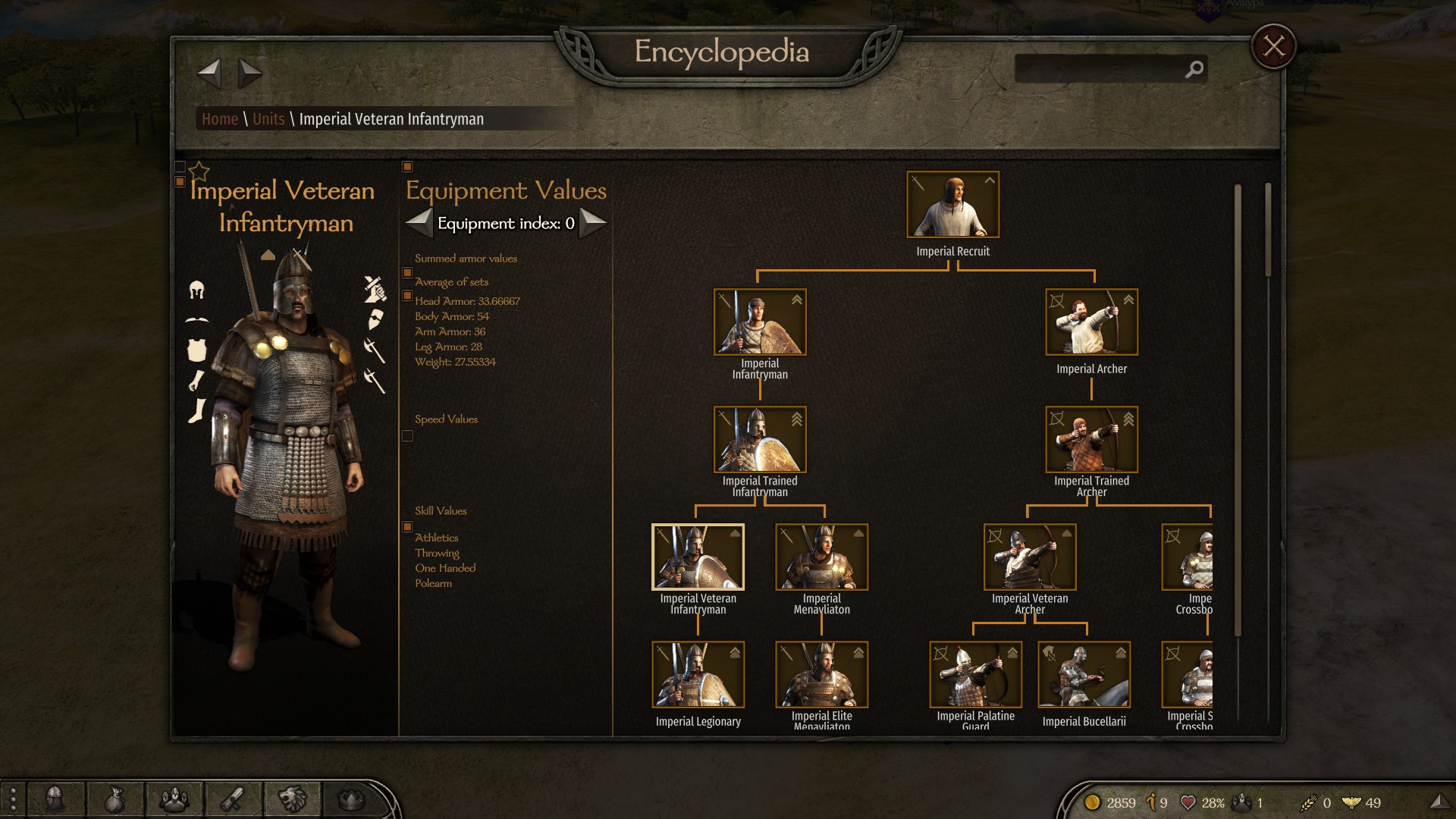Screen dimensions: 1456x819
Task: Open the Home breadcrumb link
Action: click(x=220, y=119)
